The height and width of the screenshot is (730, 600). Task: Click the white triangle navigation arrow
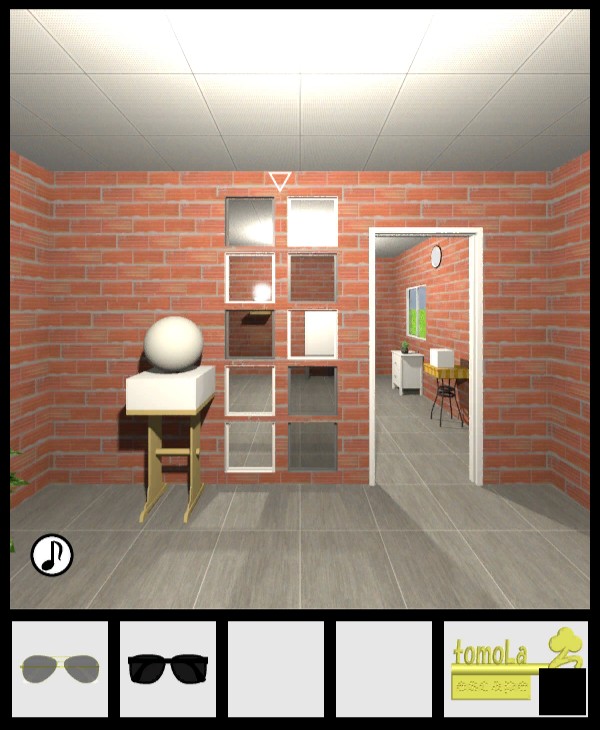(x=280, y=181)
